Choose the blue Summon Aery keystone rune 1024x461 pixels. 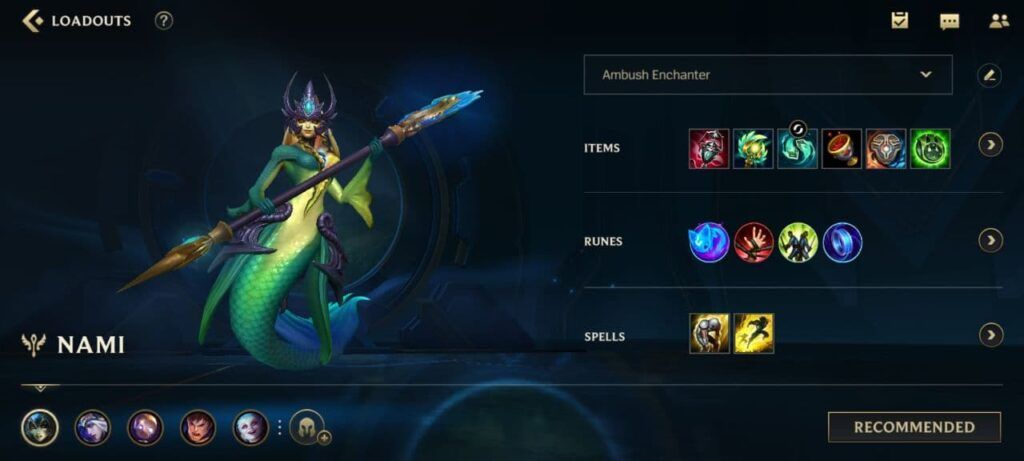(x=708, y=242)
